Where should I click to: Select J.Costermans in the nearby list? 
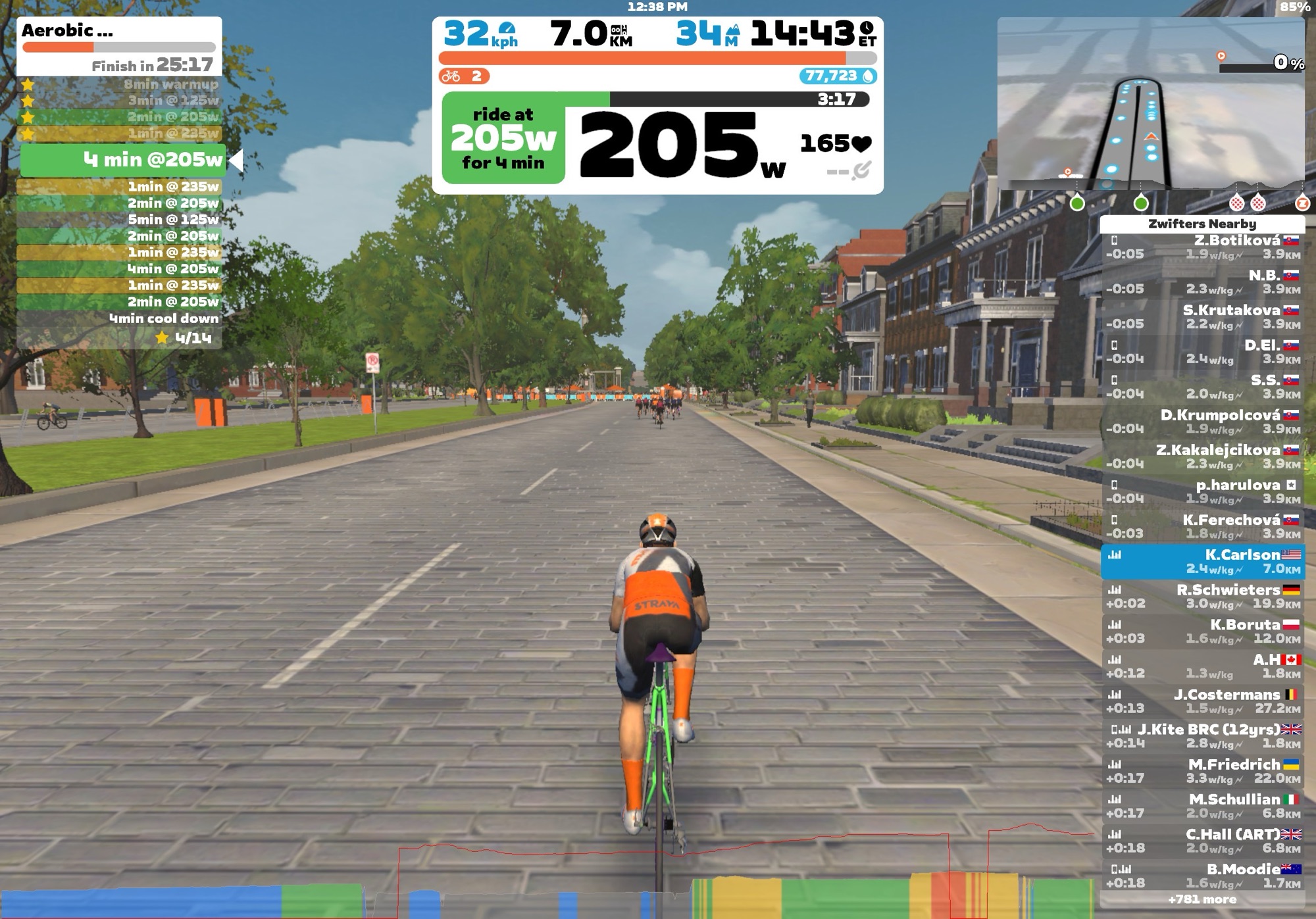[x=1203, y=701]
